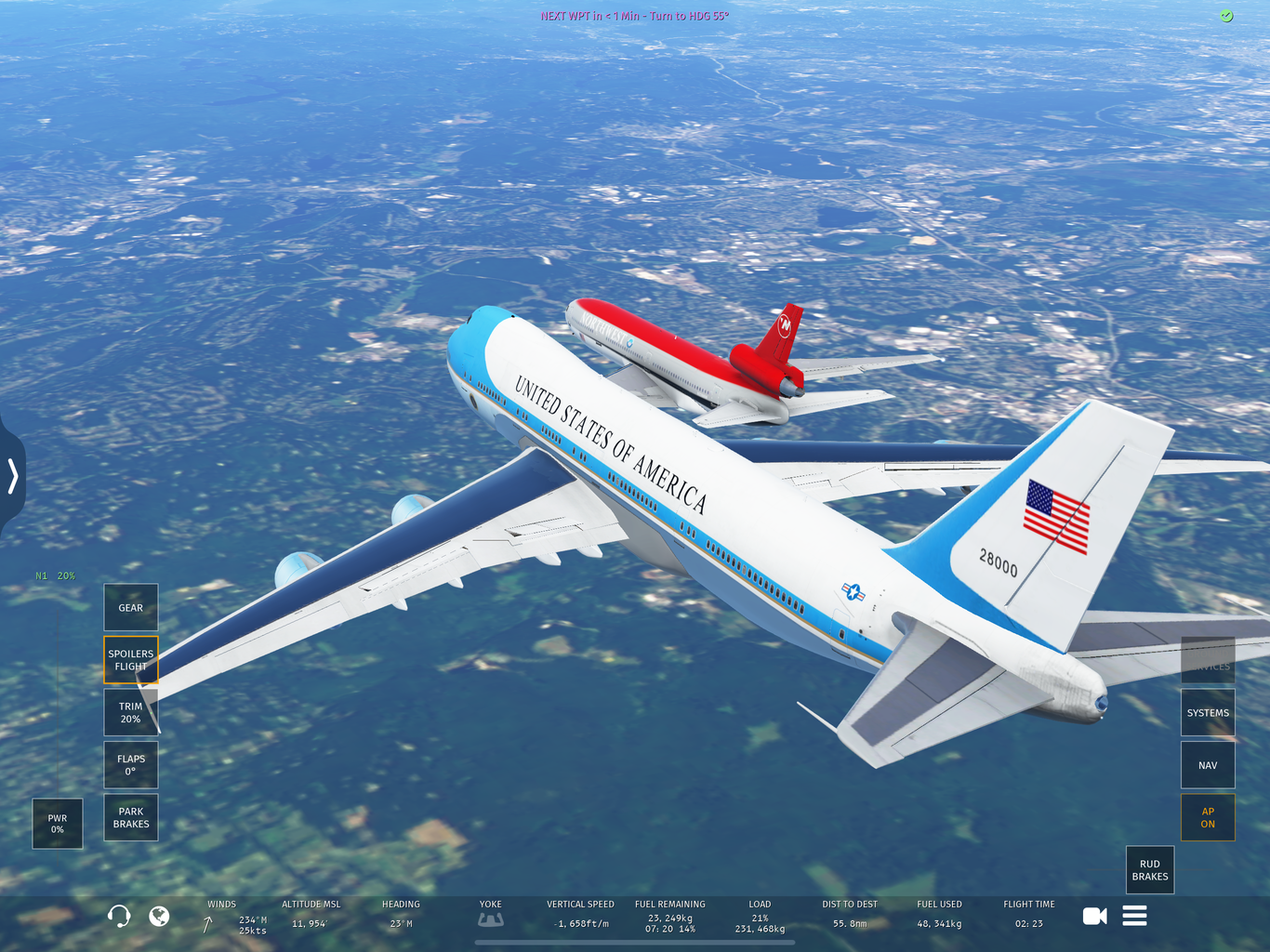Image resolution: width=1270 pixels, height=952 pixels.
Task: Select the yoke icon in status bar
Action: tap(491, 920)
